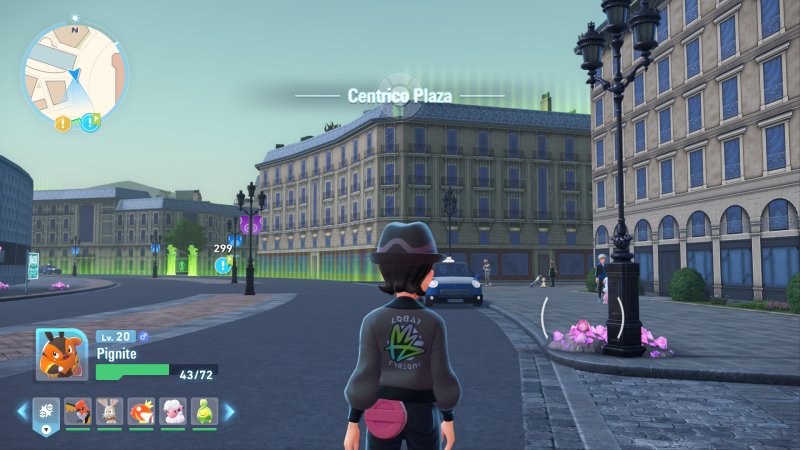Screen dimensions: 800x450
Task: Cycle party bar with the right arrow
Action: coord(229,411)
